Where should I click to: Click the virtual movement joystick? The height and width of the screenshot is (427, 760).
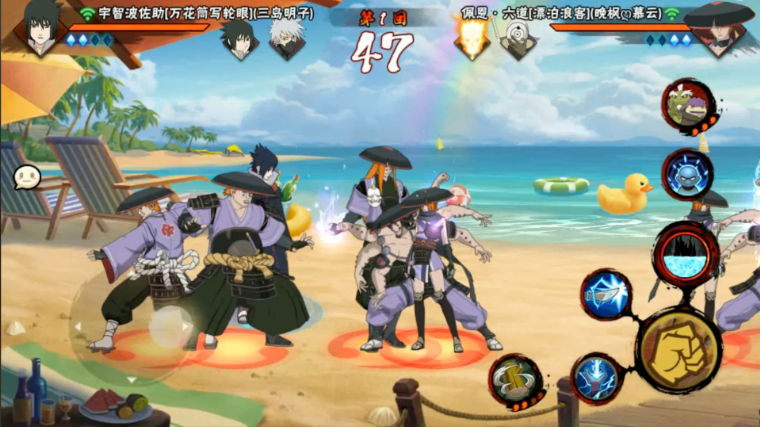[170, 326]
